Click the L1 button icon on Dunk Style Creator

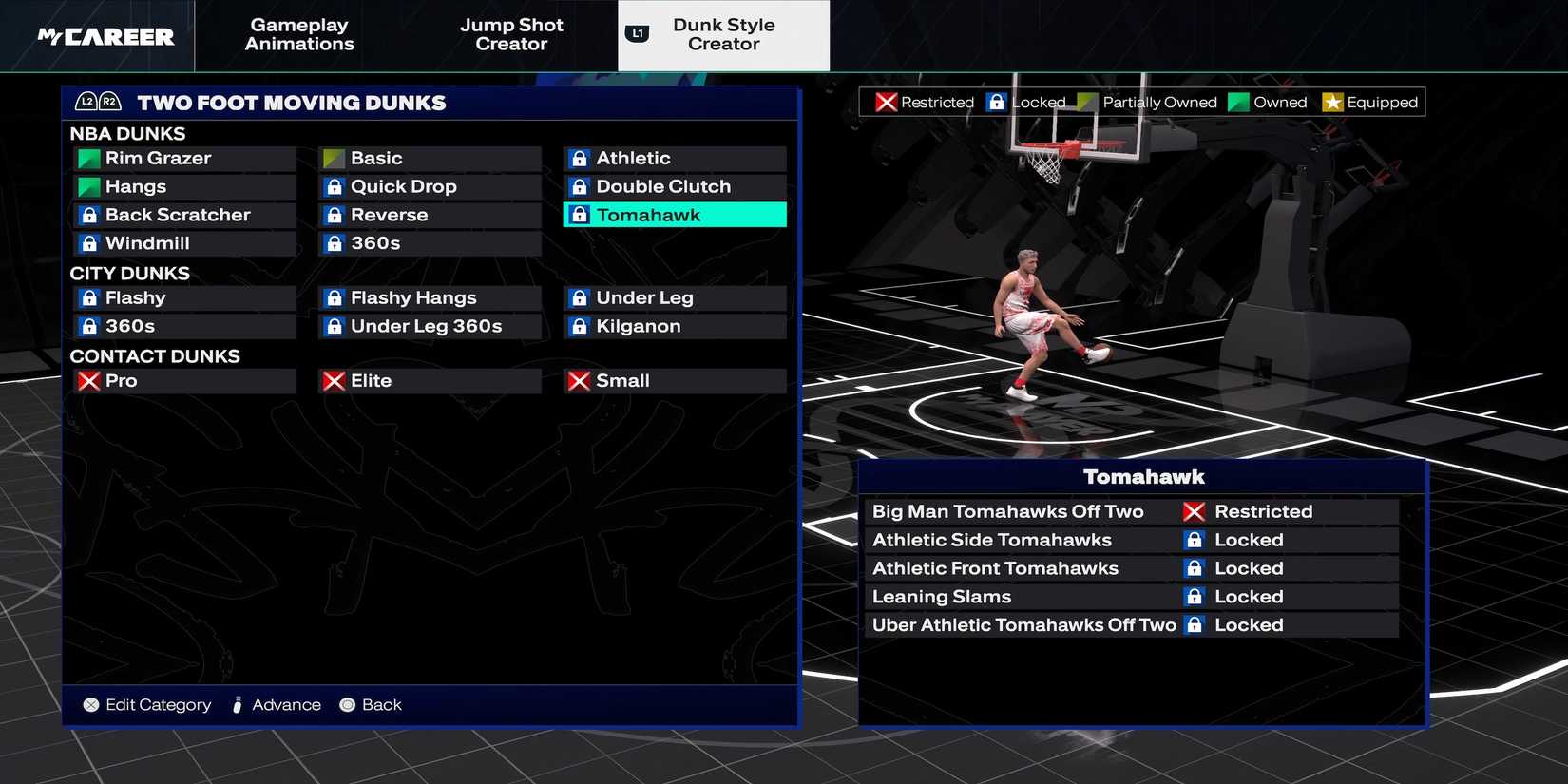point(637,31)
